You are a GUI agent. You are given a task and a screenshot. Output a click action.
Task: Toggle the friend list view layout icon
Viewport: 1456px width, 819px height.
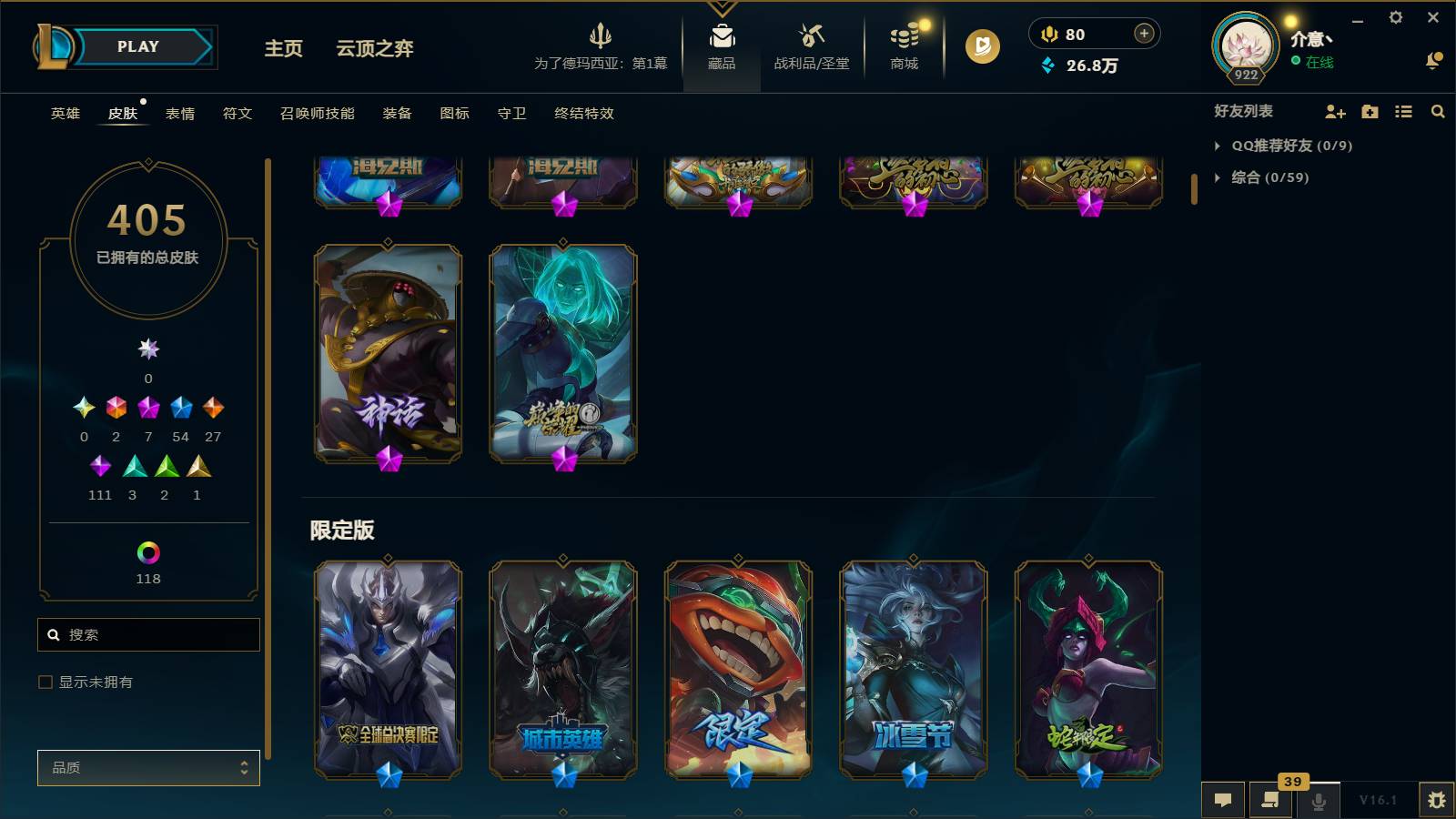1403,112
